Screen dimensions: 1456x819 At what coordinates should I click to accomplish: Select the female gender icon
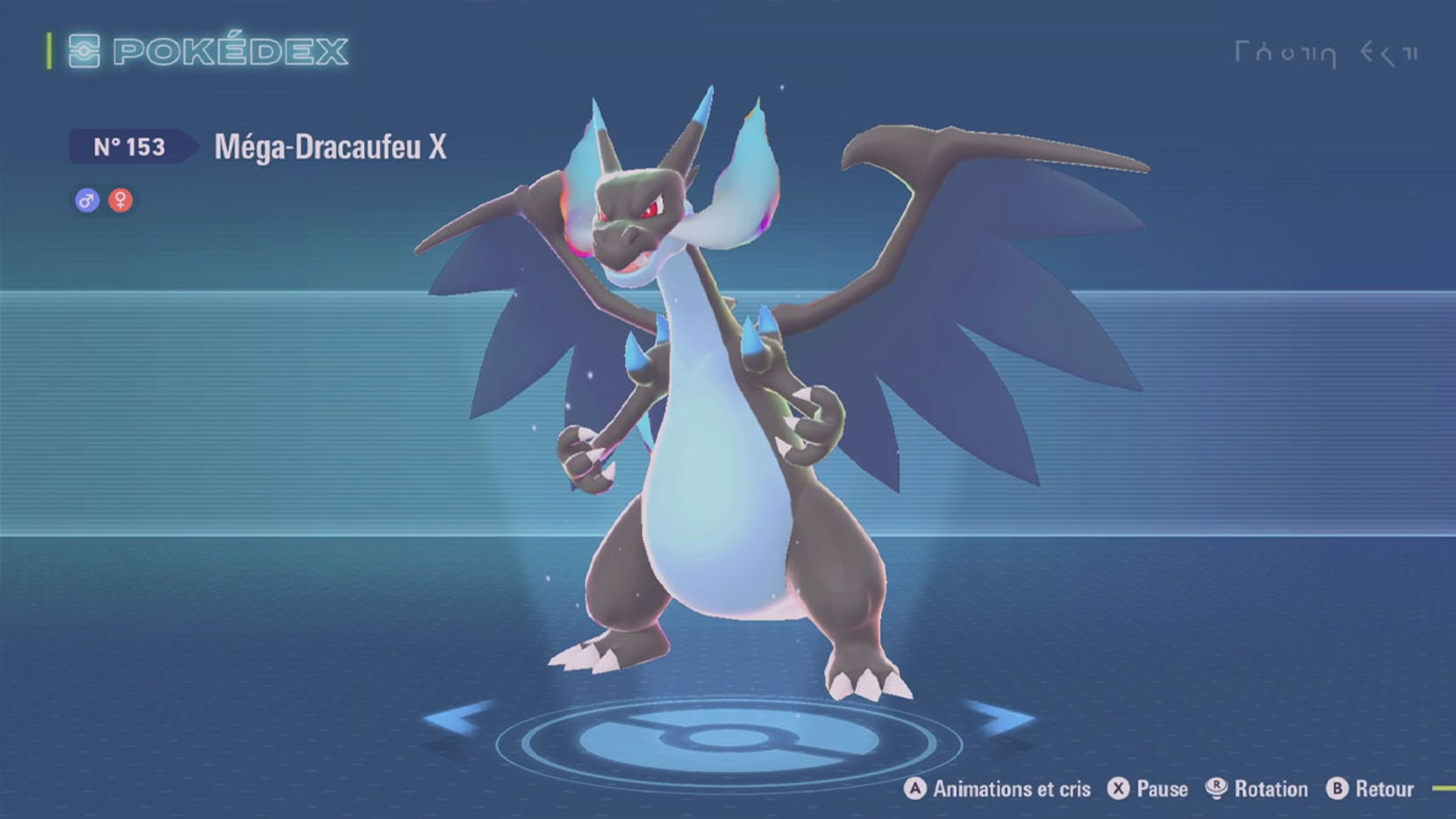pos(121,200)
